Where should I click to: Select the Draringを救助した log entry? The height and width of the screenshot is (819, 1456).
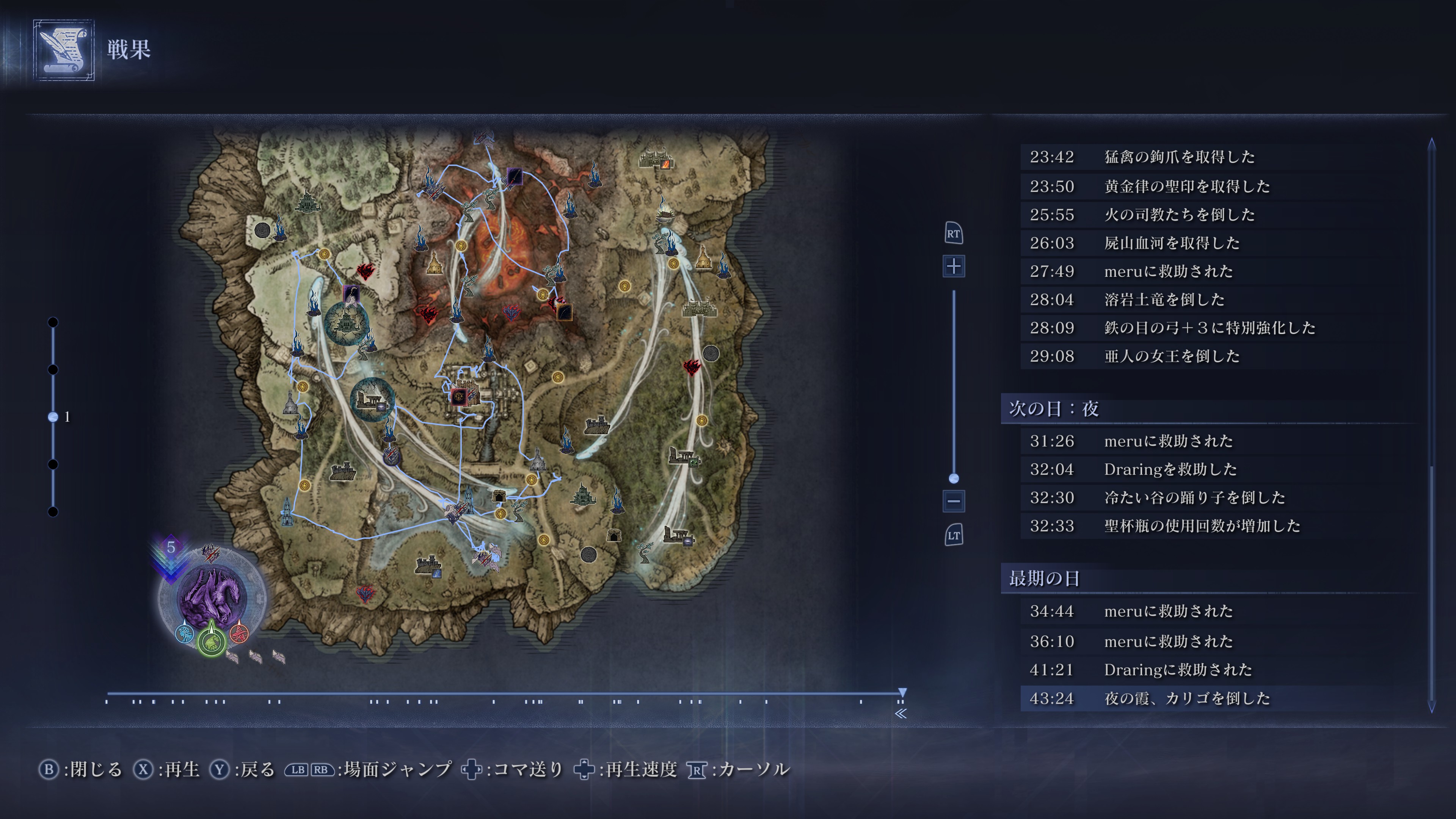[1170, 469]
